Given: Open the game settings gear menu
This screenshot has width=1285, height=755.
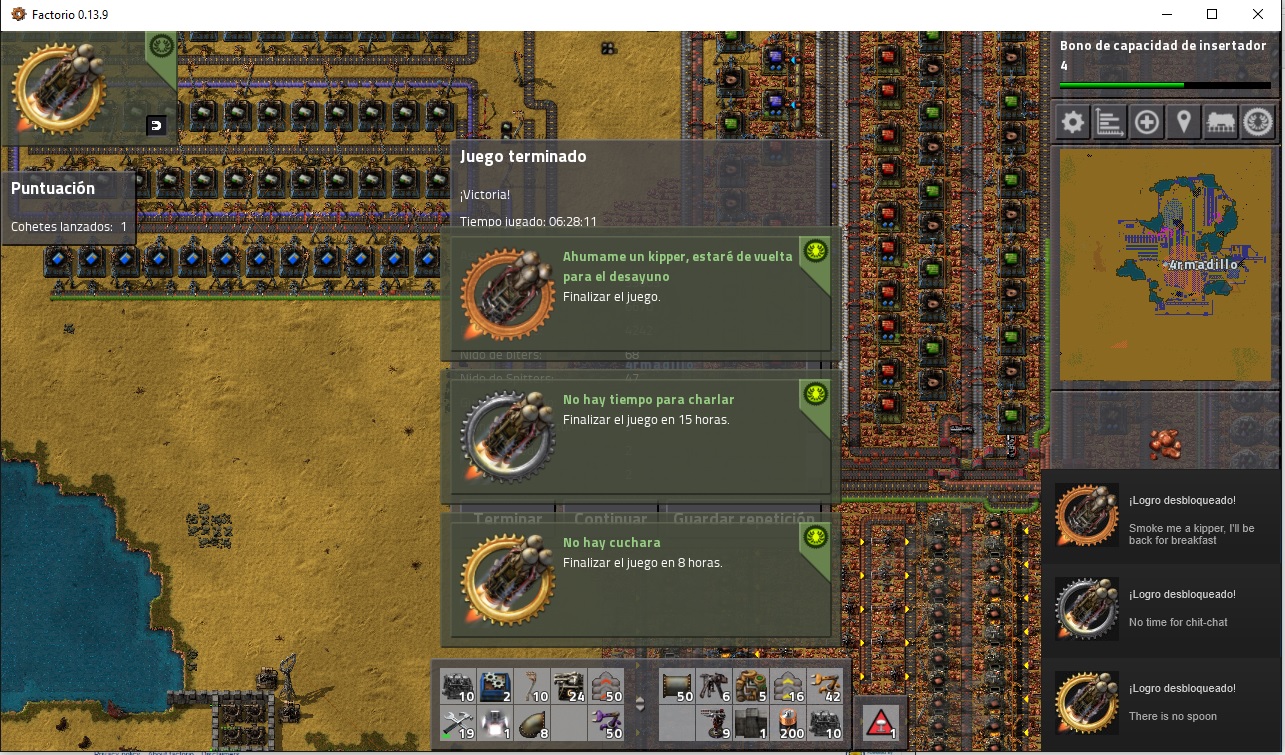Looking at the screenshot, I should (x=1072, y=121).
